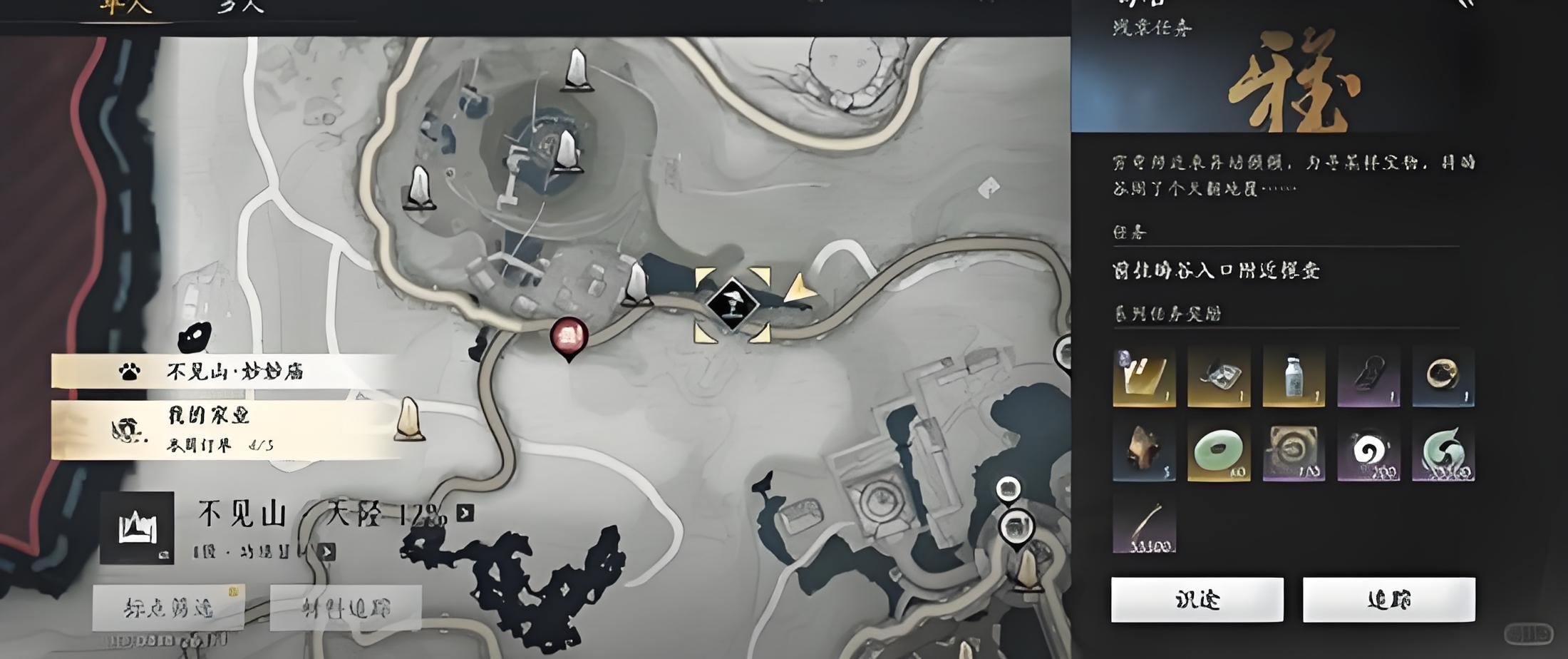The width and height of the screenshot is (1568, 659).
Task: Inspect the white bottle reward item
Action: click(x=1293, y=377)
